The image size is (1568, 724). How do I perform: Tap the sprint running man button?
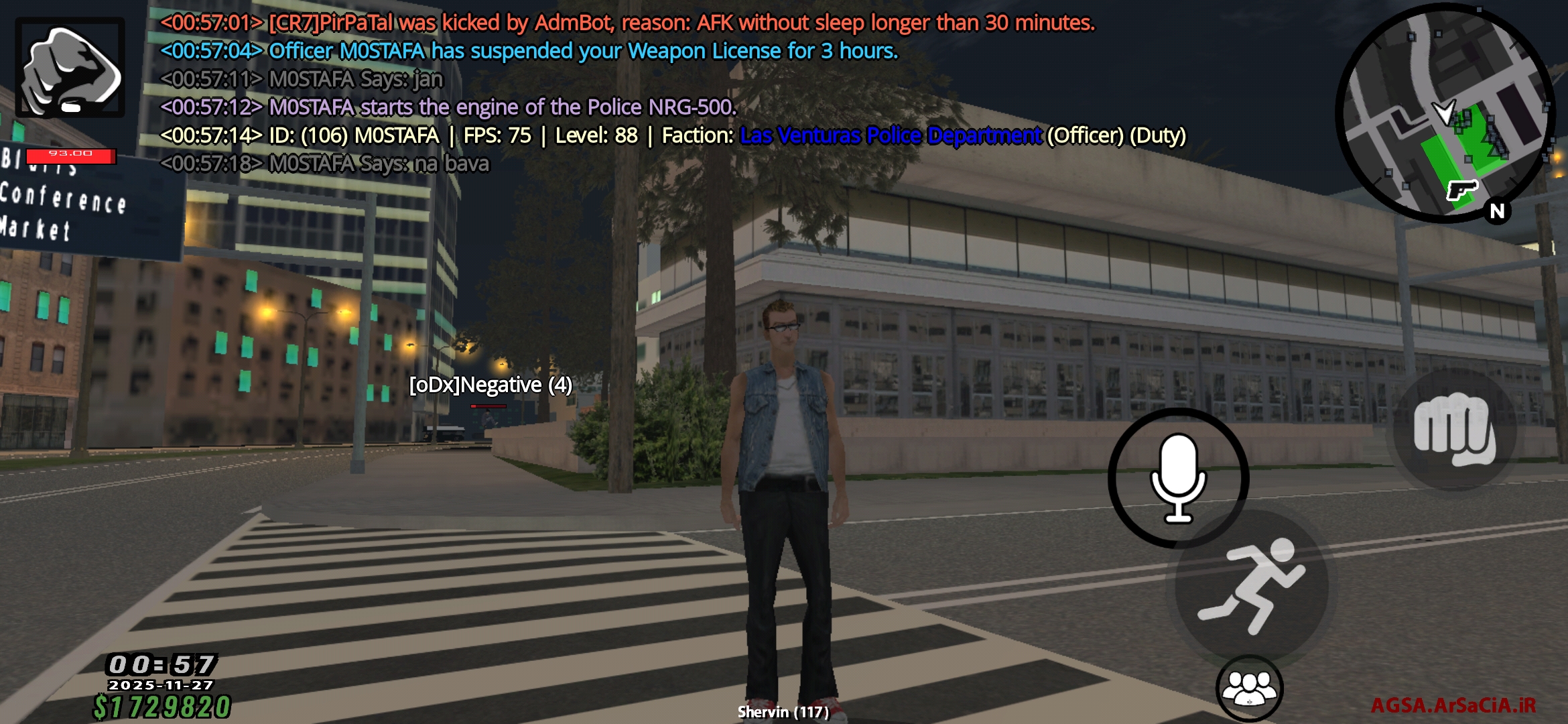[1251, 585]
